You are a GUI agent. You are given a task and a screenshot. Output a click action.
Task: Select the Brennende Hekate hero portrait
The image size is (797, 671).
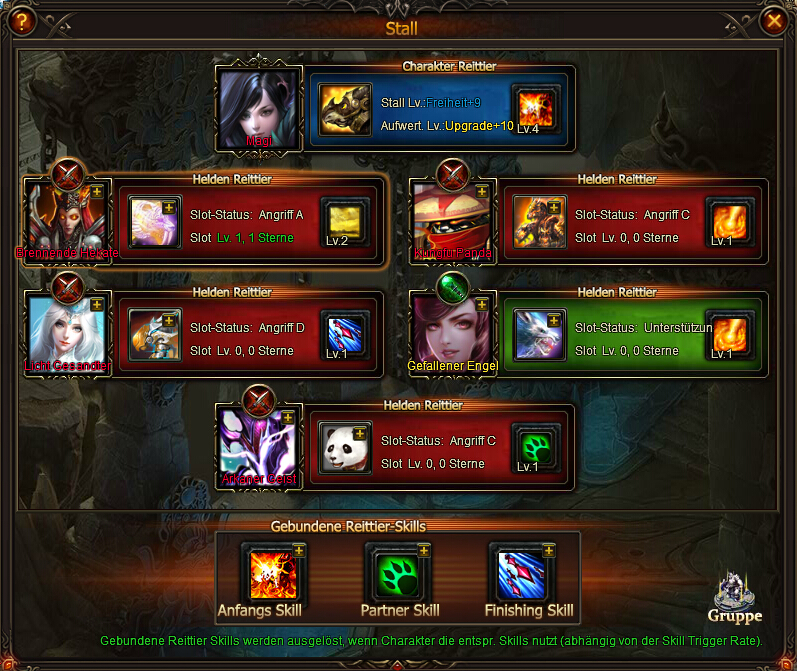66,222
